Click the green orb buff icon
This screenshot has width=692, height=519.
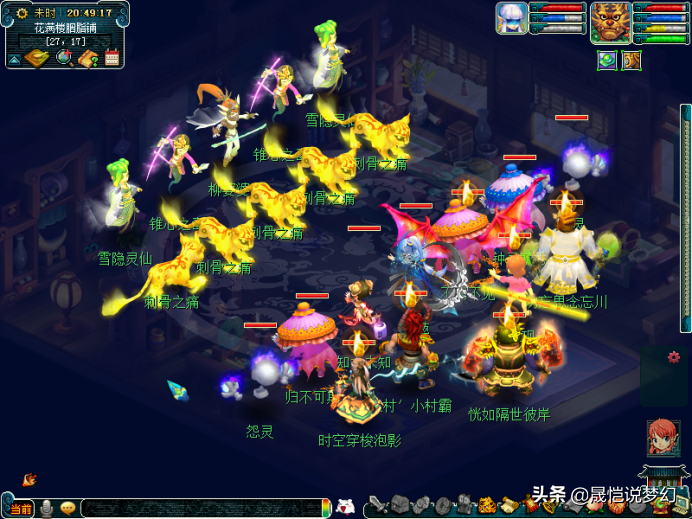607,60
